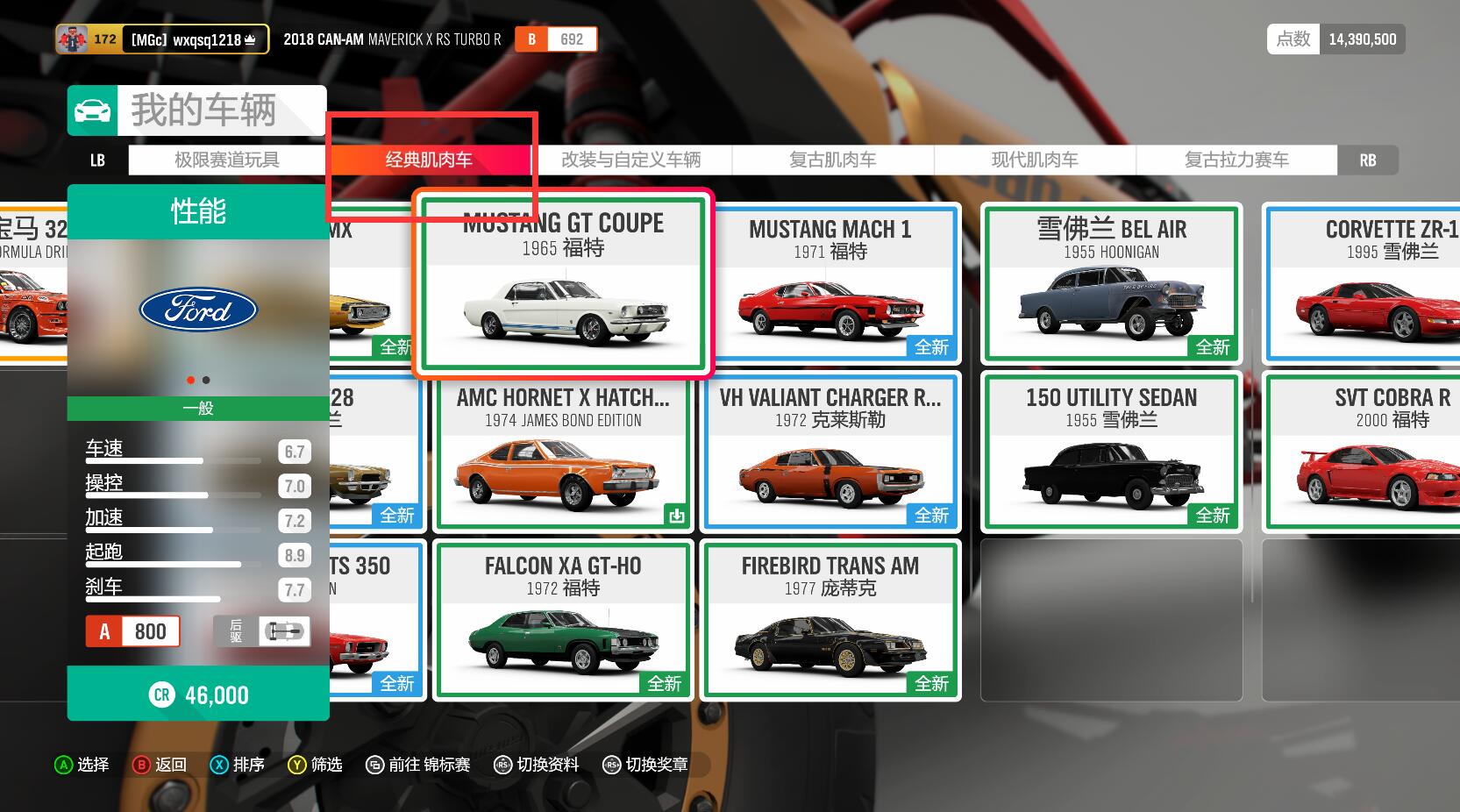This screenshot has width=1460, height=812.
Task: Switch to the 复古肌肉车 tab
Action: pos(832,160)
